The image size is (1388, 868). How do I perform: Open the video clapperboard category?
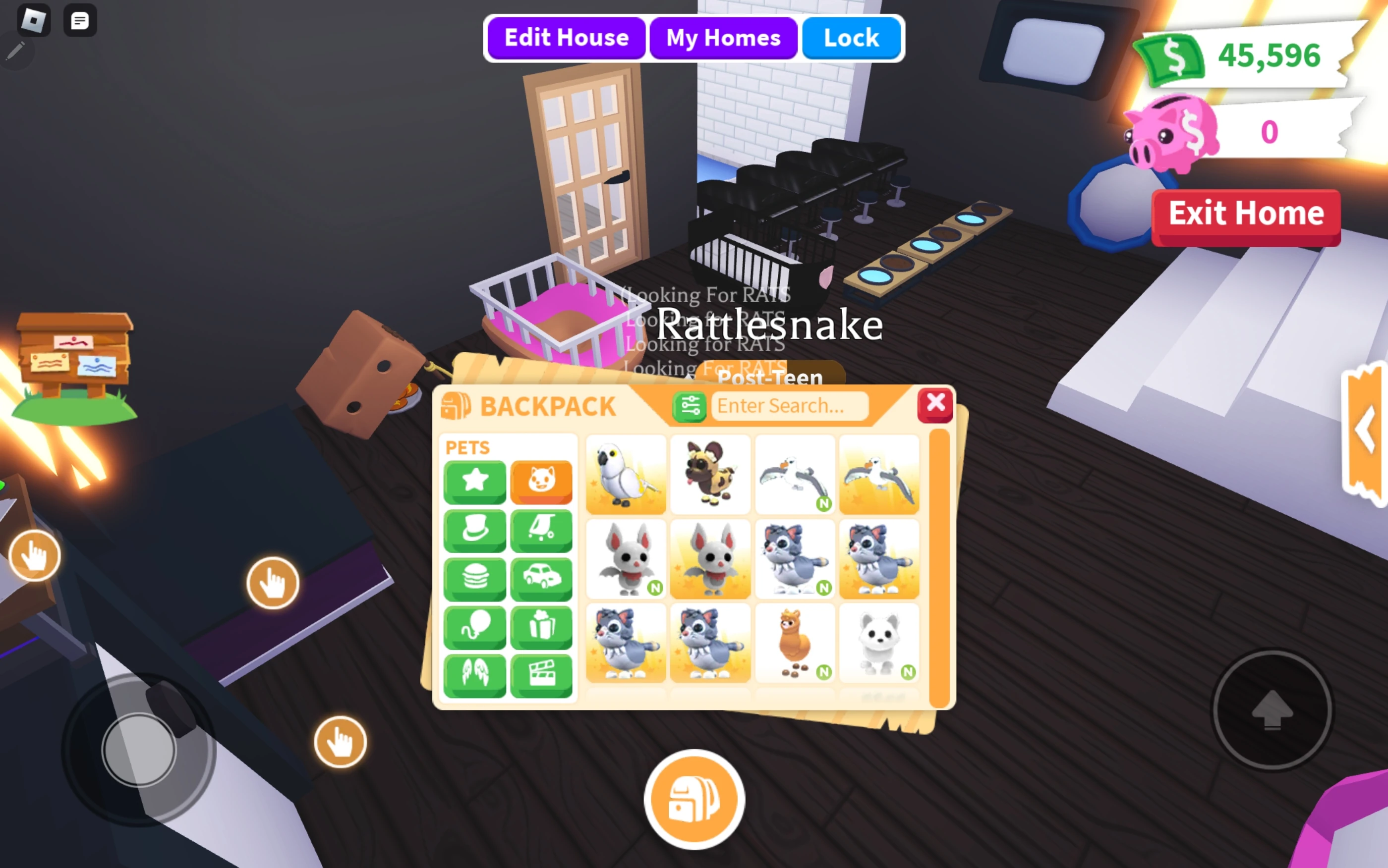coord(542,675)
